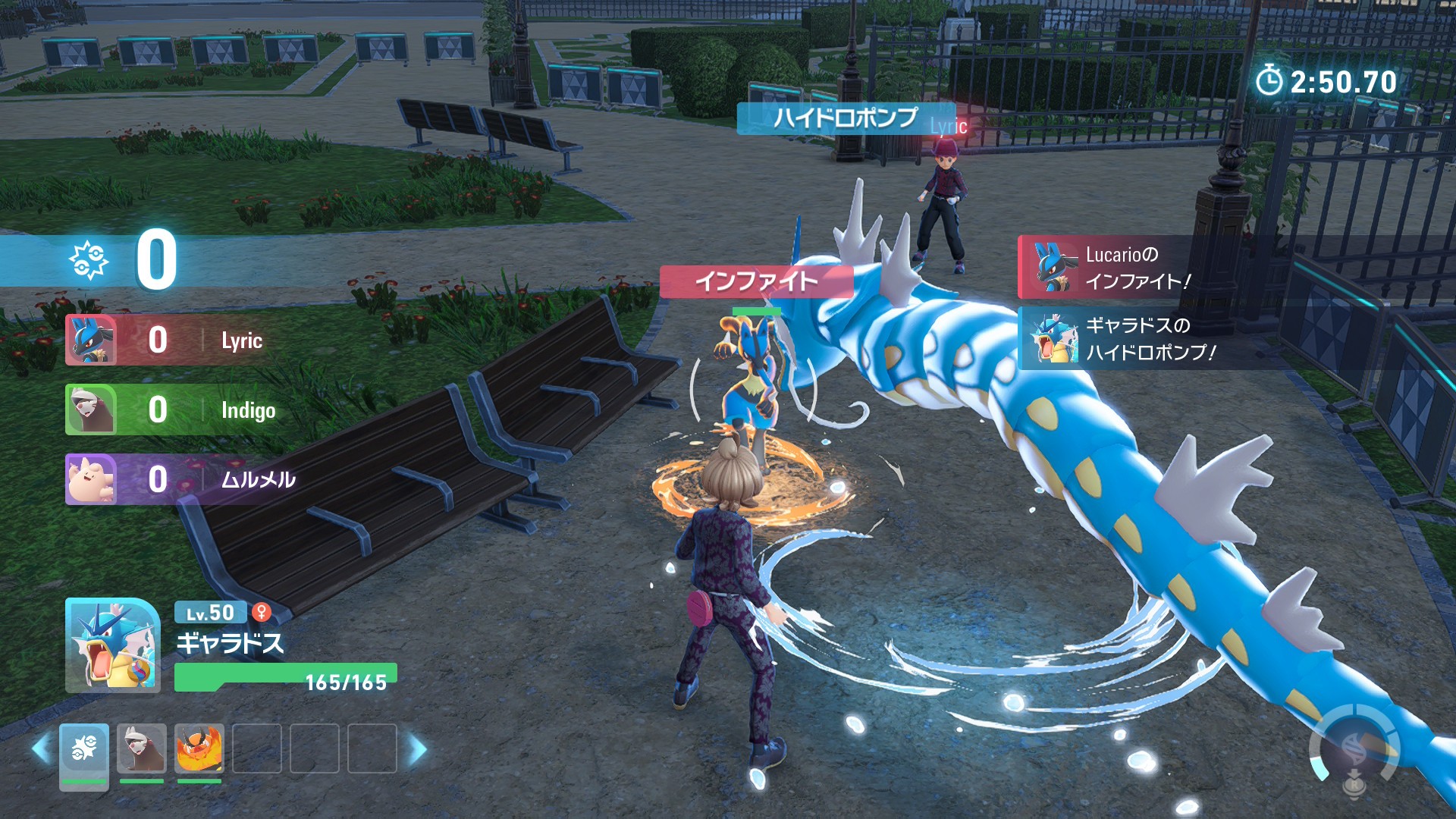Switch to the brown weasel Pokémon slot

[142, 749]
